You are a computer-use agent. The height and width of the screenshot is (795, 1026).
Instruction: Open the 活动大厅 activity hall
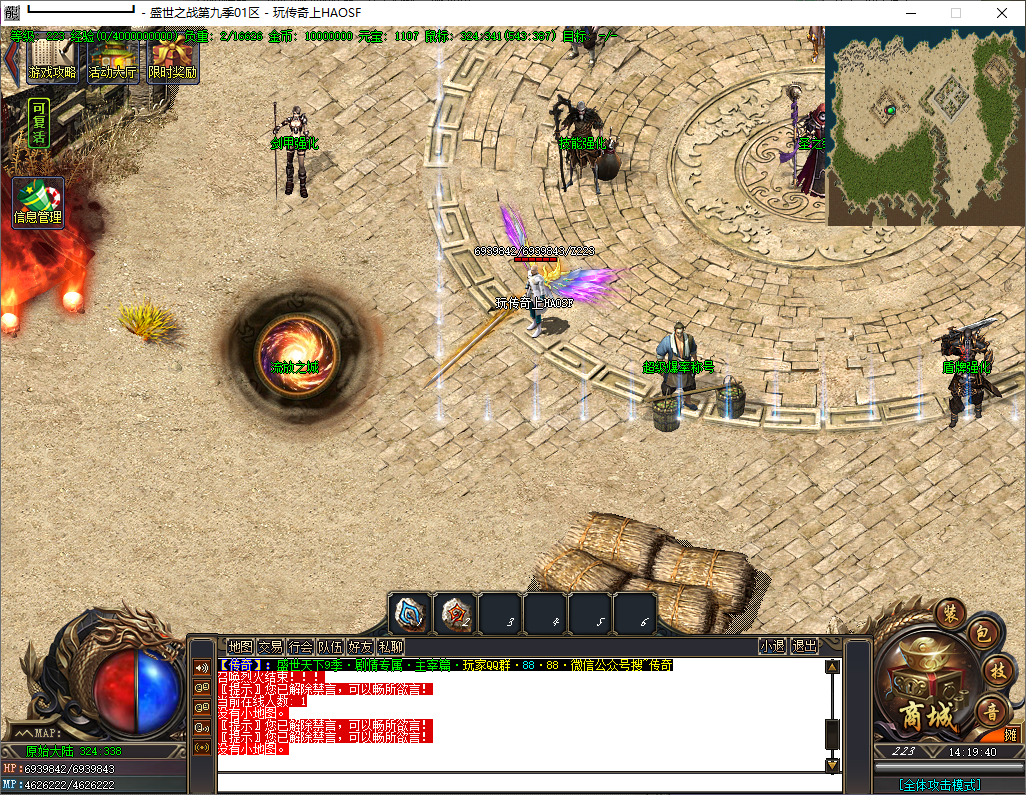click(112, 61)
